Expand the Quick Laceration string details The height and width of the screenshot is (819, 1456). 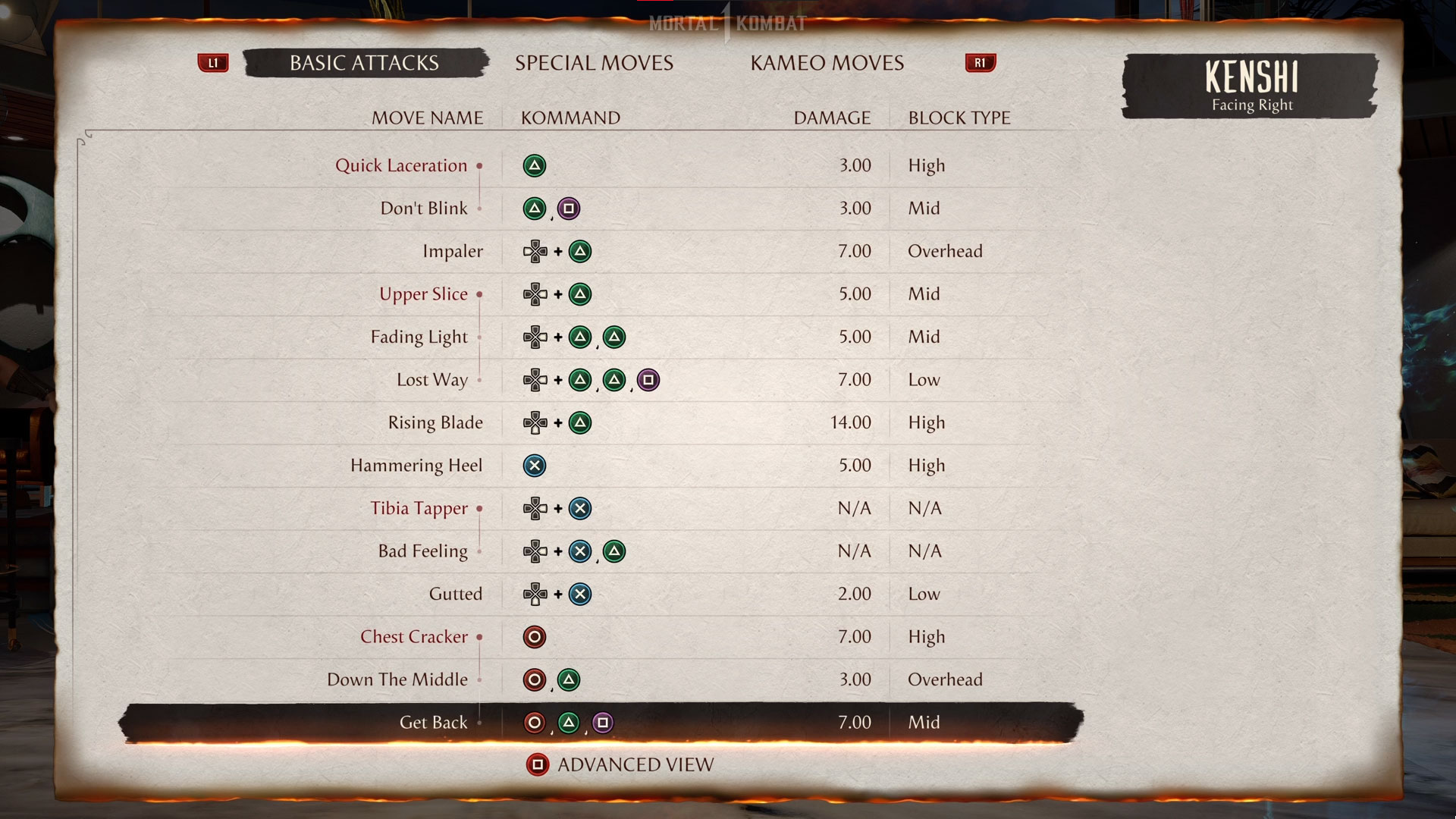point(479,167)
